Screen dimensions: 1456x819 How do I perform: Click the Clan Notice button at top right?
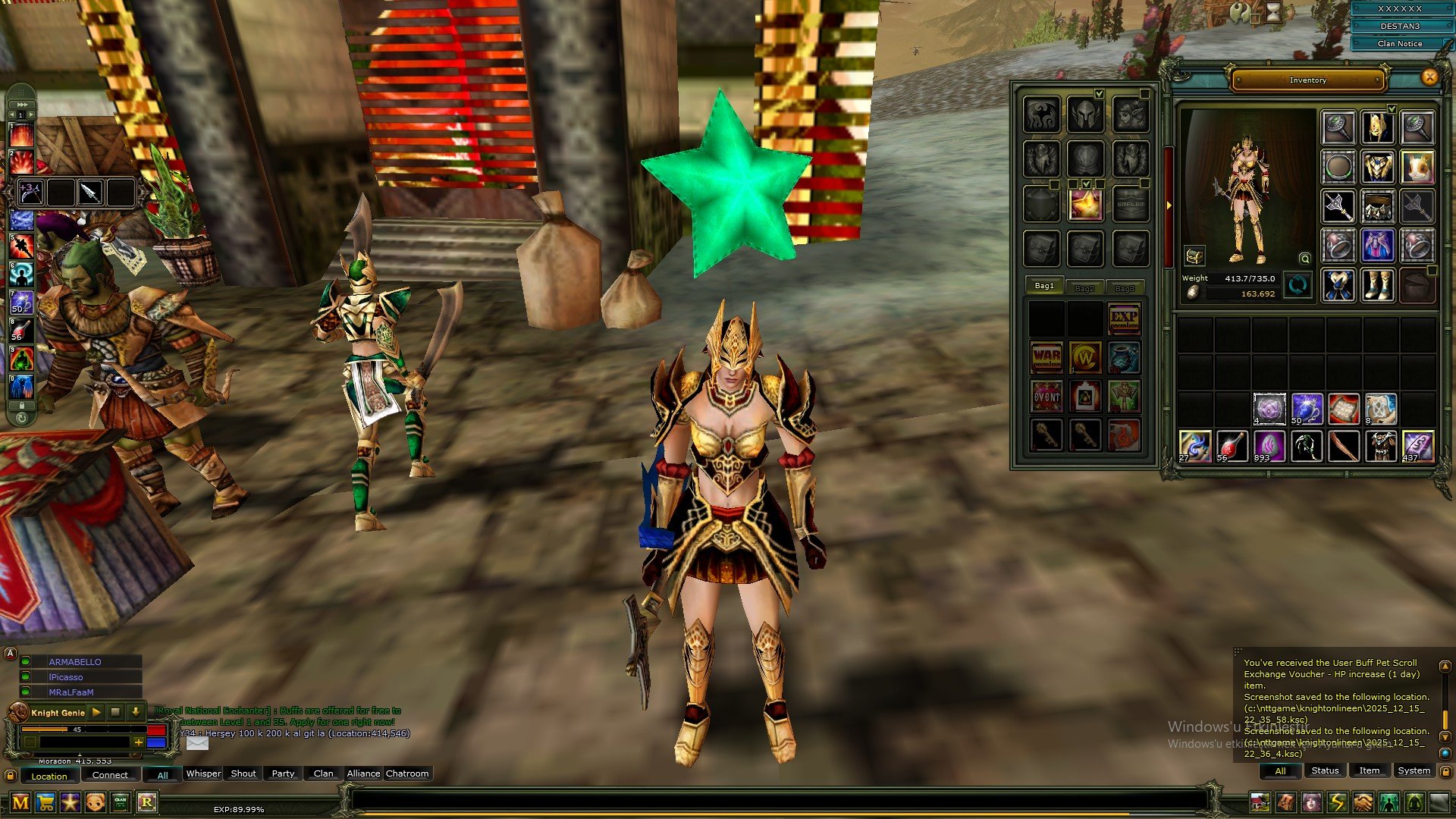pos(1399,43)
